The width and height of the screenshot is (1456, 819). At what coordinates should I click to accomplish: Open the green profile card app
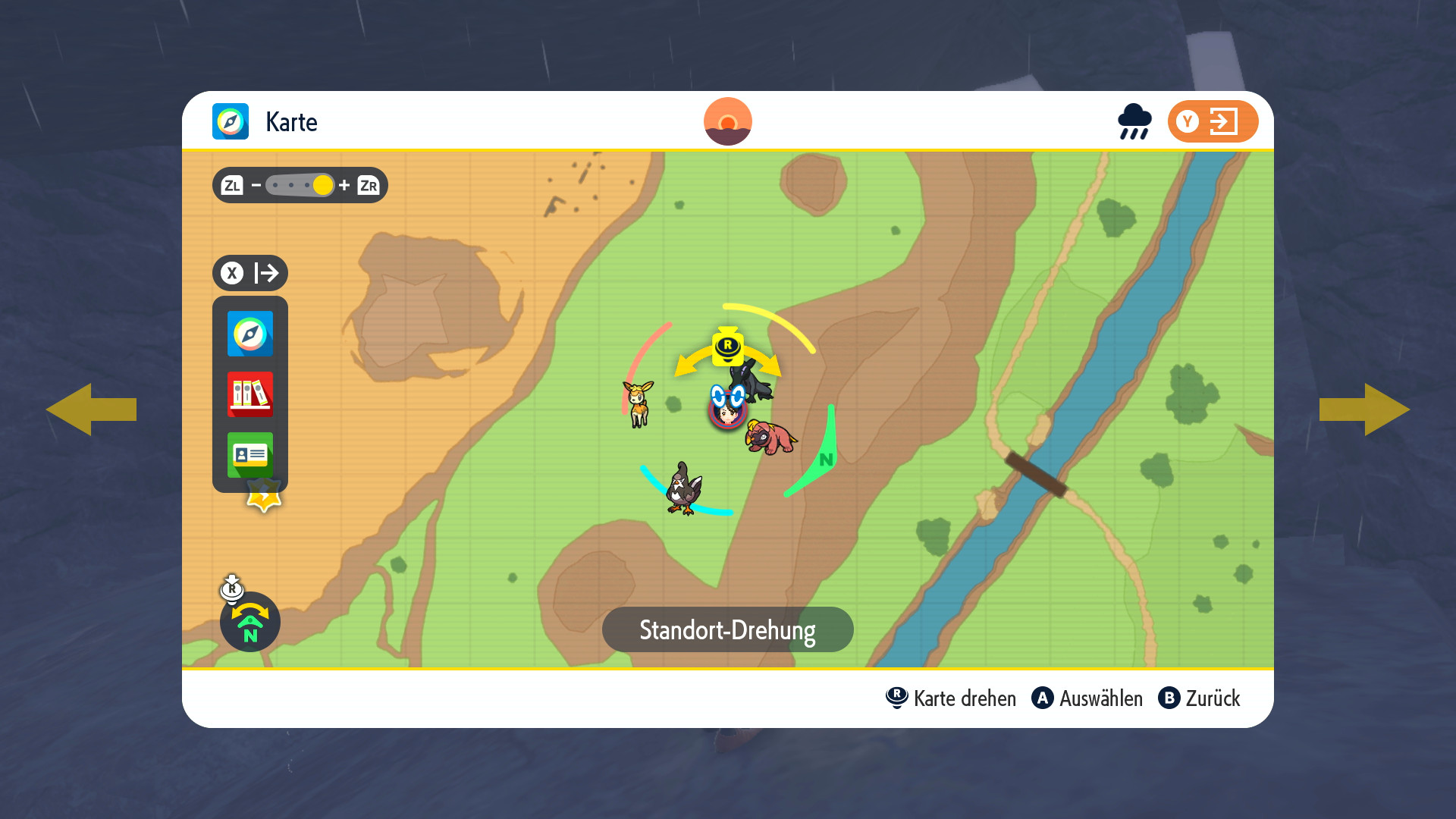coord(250,454)
